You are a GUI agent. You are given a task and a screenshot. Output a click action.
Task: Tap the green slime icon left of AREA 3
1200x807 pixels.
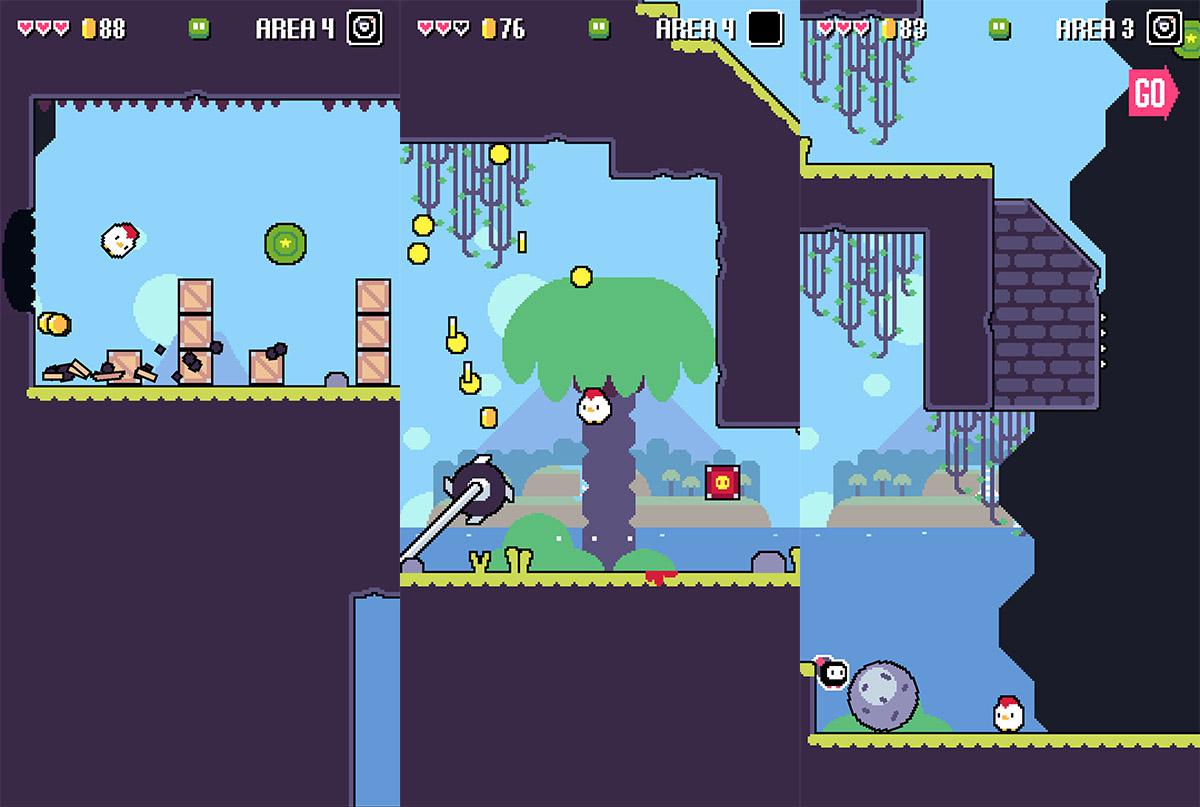pyautogui.click(x=999, y=28)
